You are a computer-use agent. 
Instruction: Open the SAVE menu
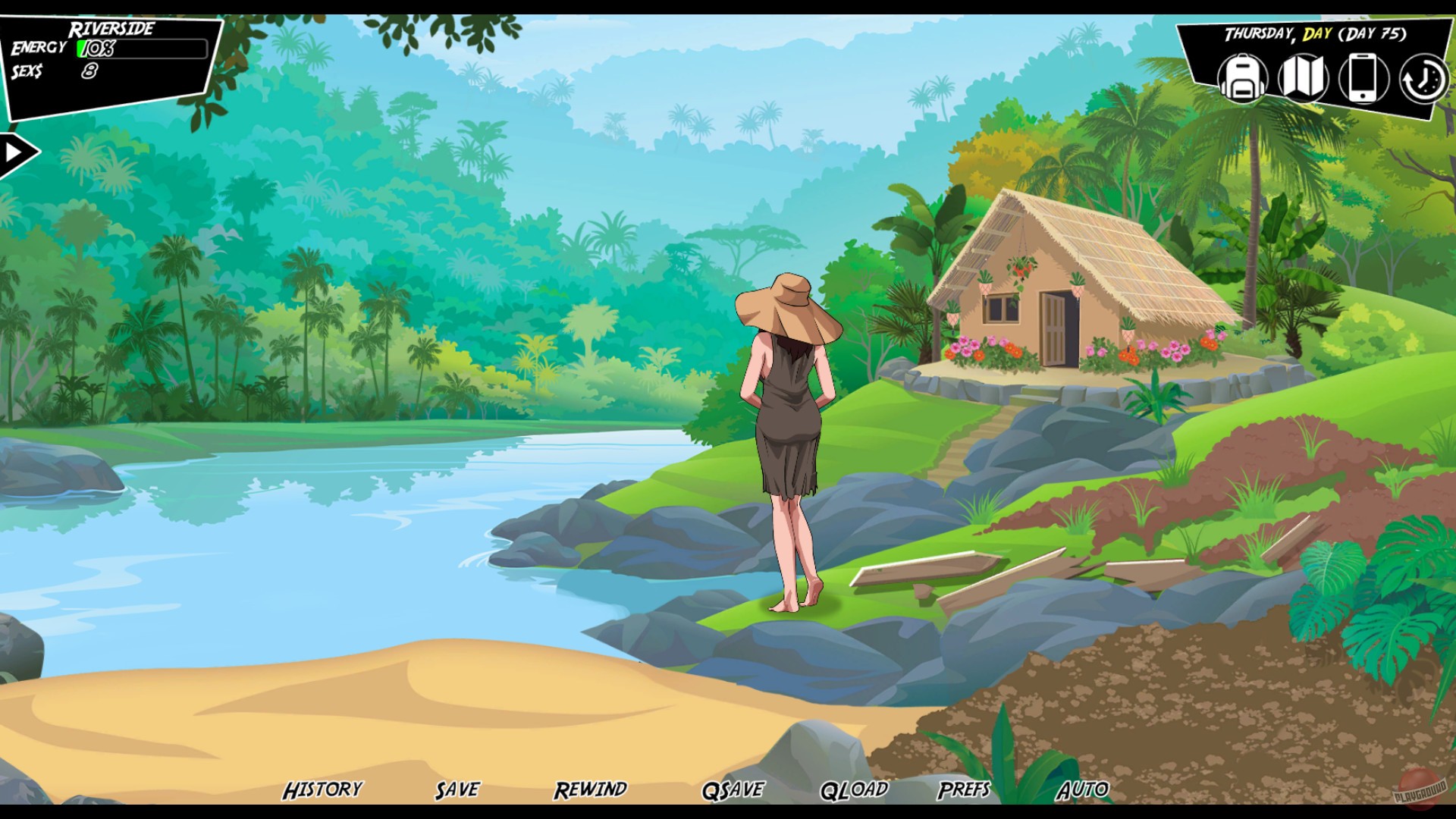(x=456, y=789)
